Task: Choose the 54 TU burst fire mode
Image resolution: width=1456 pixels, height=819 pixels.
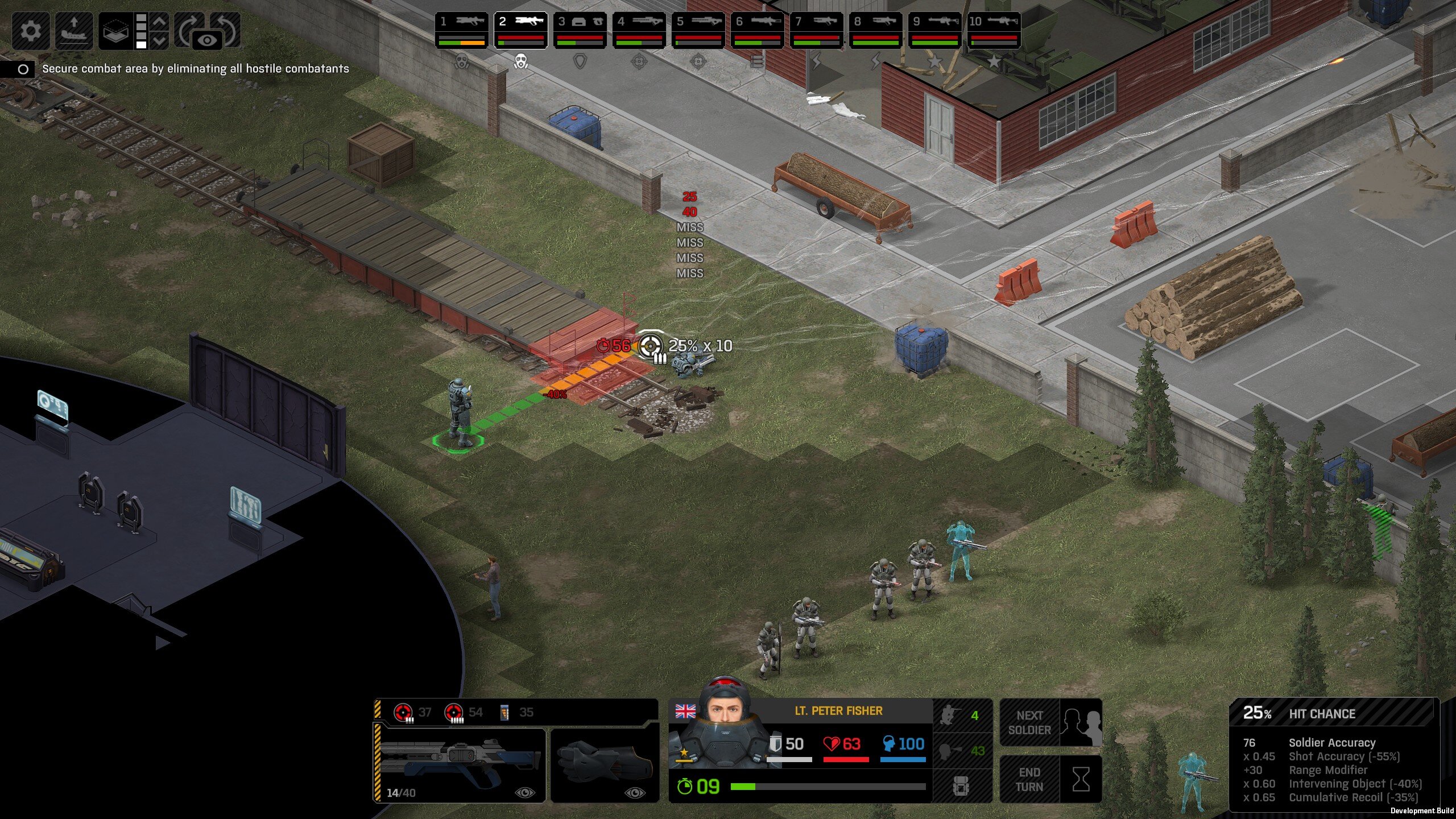Action: tap(463, 712)
